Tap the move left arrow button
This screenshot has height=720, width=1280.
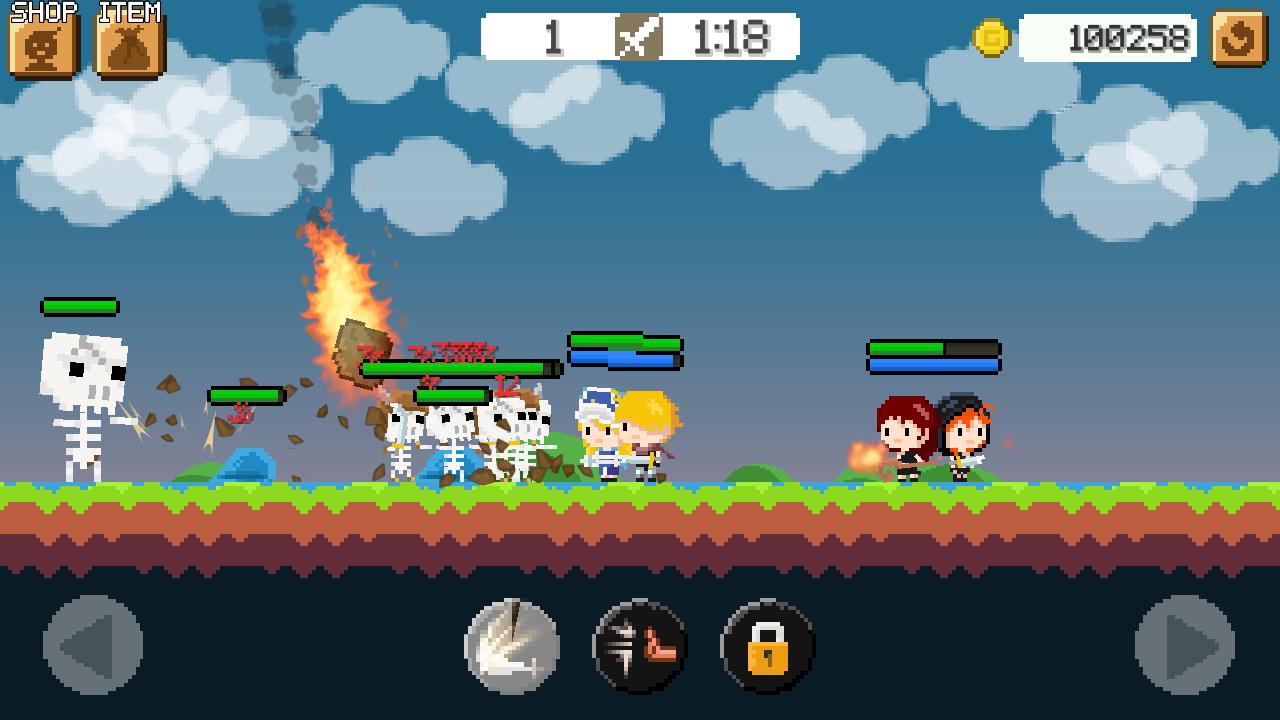tap(93, 645)
